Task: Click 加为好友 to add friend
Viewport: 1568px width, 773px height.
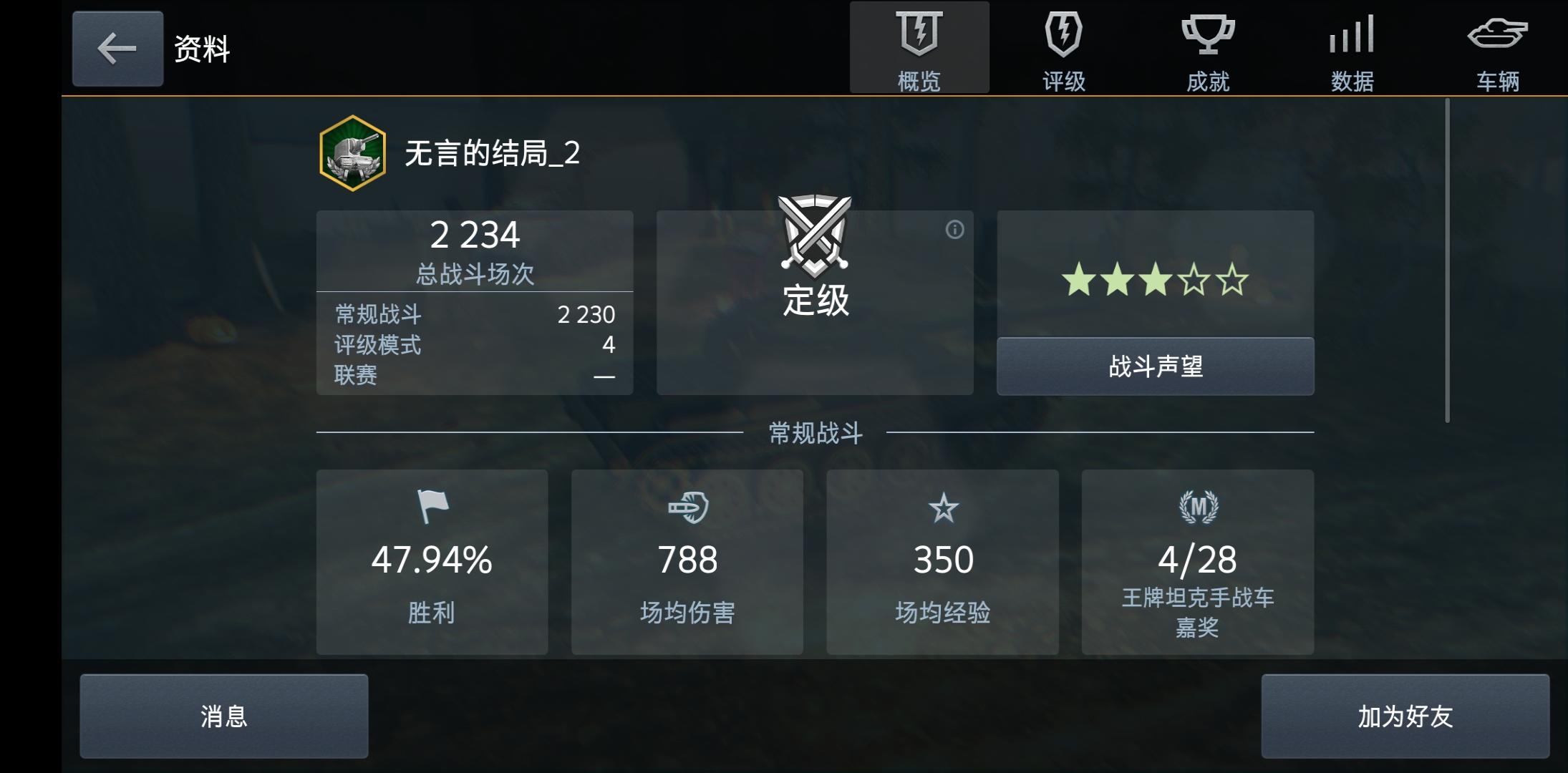Action: point(1406,715)
